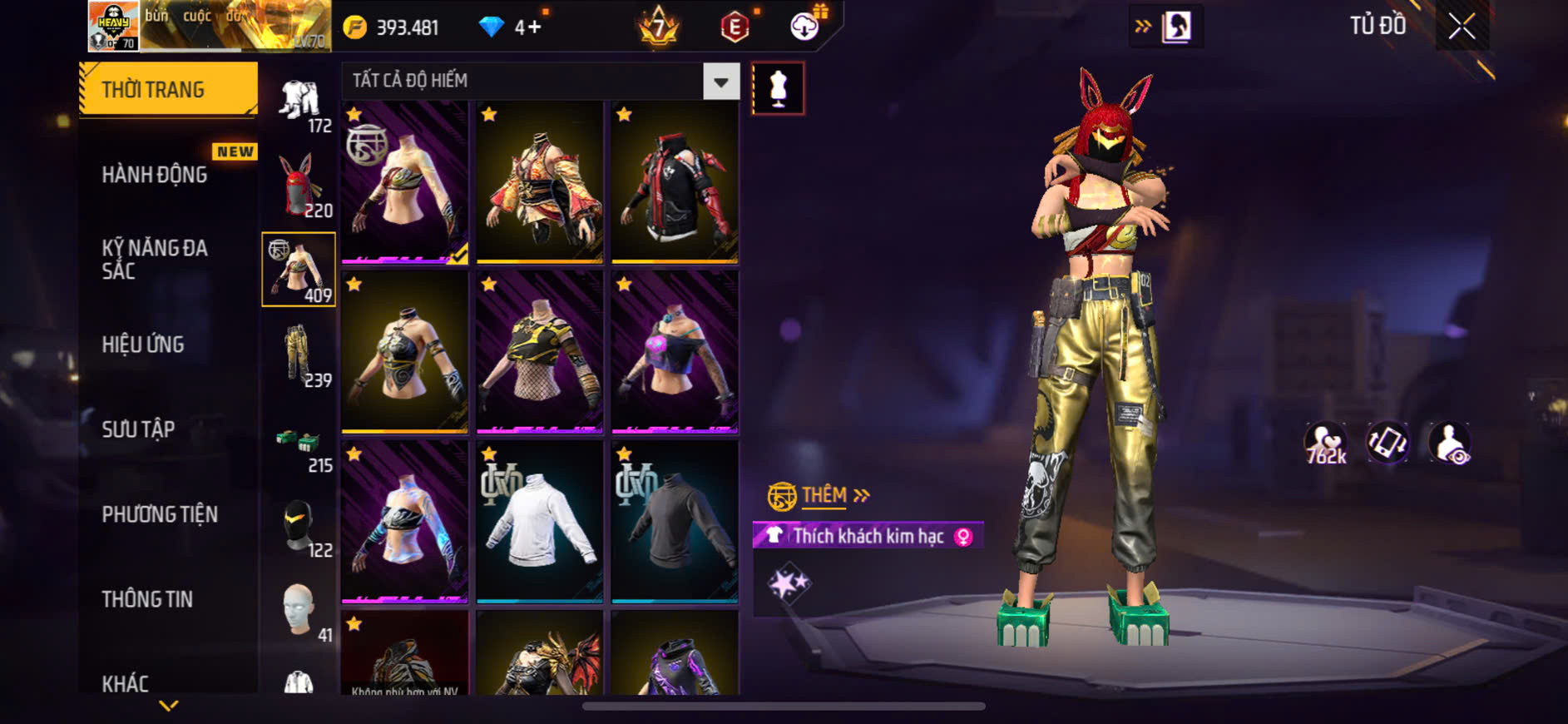Select the green shoes category
The height and width of the screenshot is (724, 1568).
tap(298, 441)
